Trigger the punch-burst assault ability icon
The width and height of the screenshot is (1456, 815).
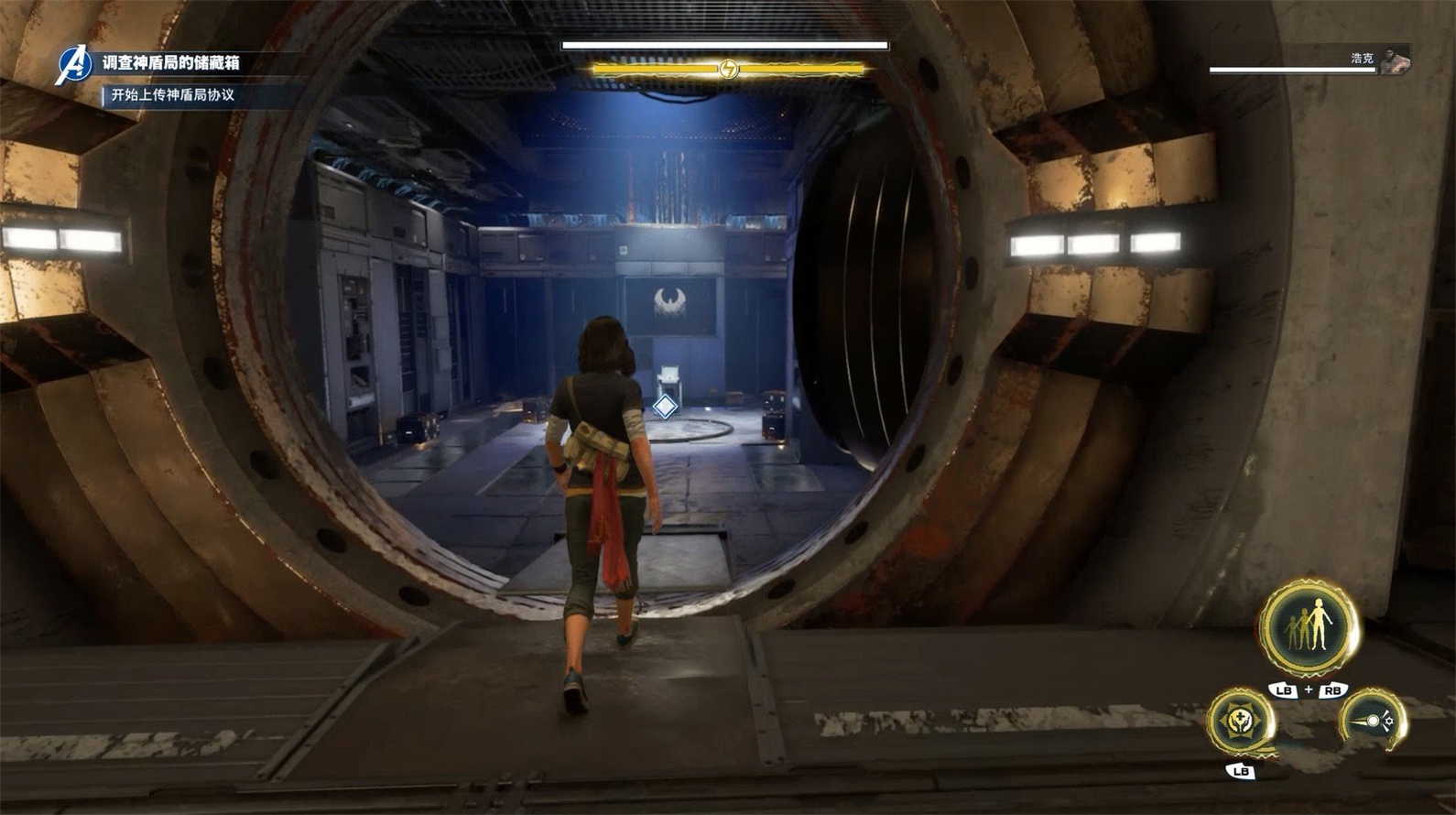point(1373,722)
